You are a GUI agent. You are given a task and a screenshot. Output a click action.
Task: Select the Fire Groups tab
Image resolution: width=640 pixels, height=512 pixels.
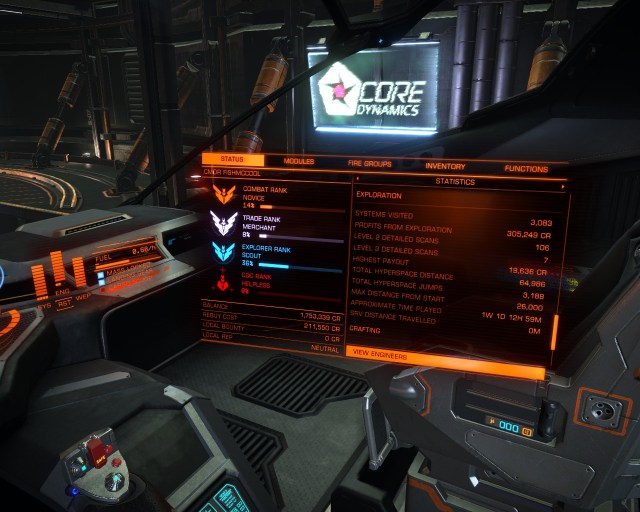click(x=369, y=163)
